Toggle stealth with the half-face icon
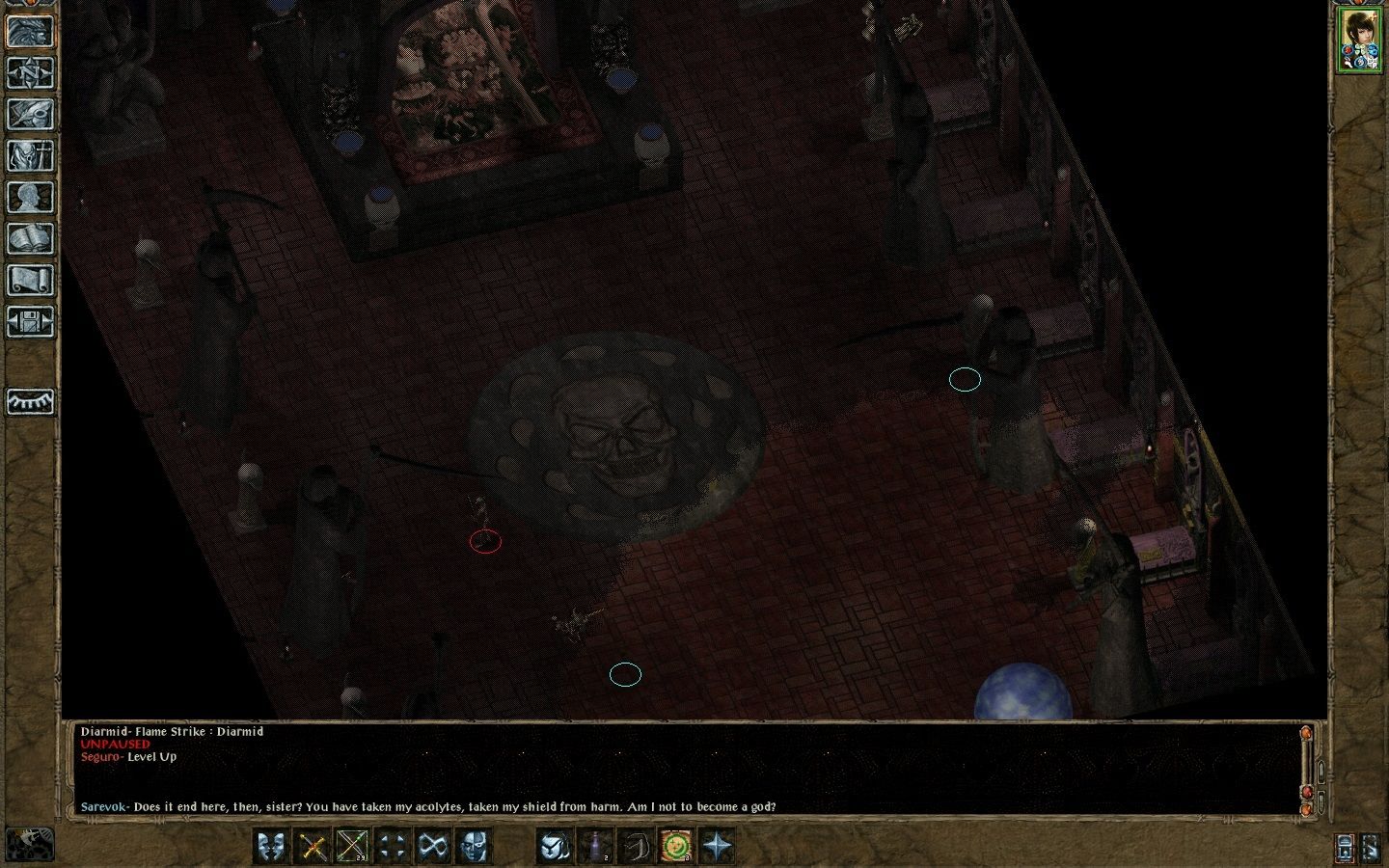Image resolution: width=1389 pixels, height=868 pixels. click(474, 846)
